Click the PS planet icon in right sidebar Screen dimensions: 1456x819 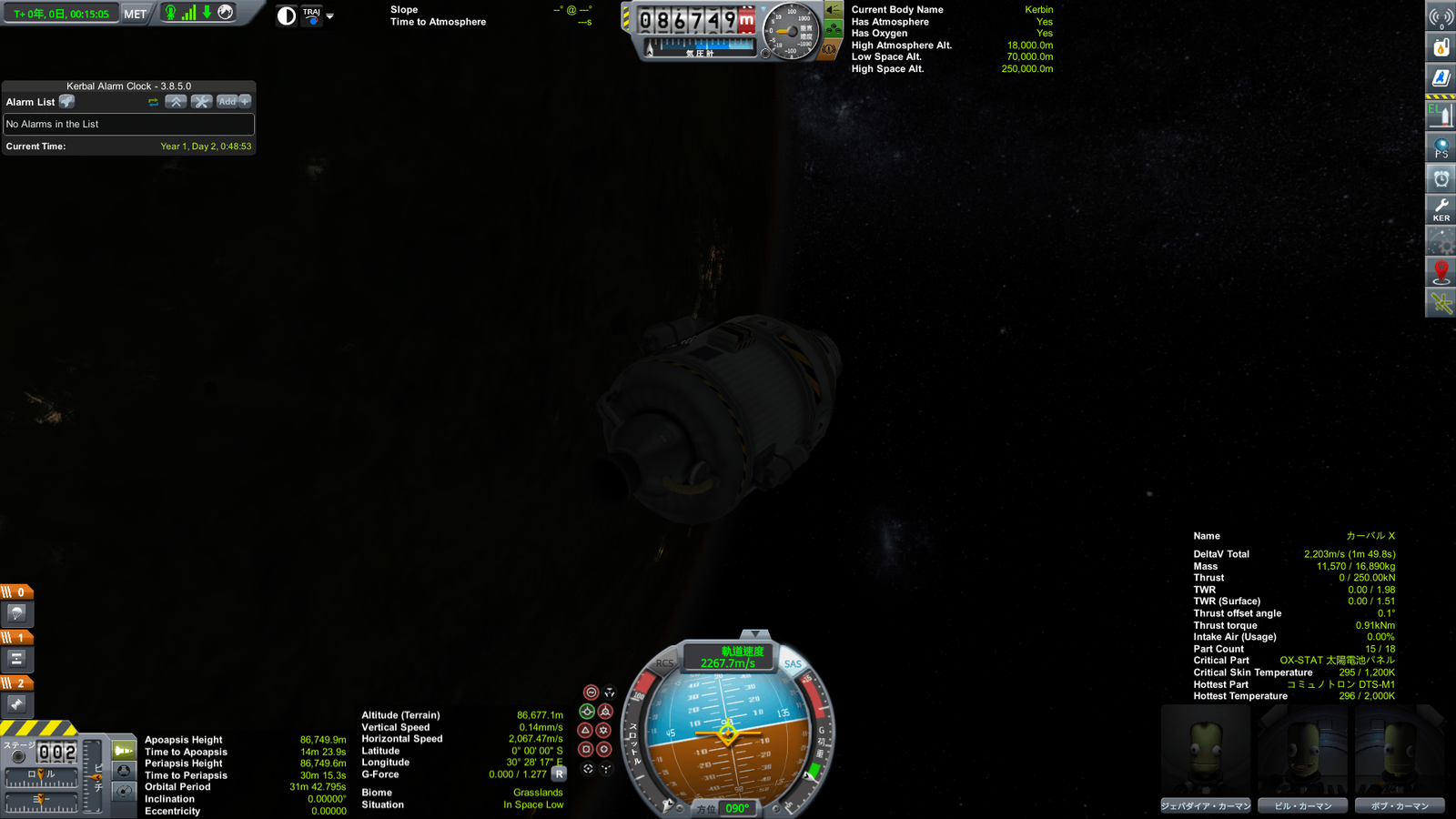[1441, 144]
